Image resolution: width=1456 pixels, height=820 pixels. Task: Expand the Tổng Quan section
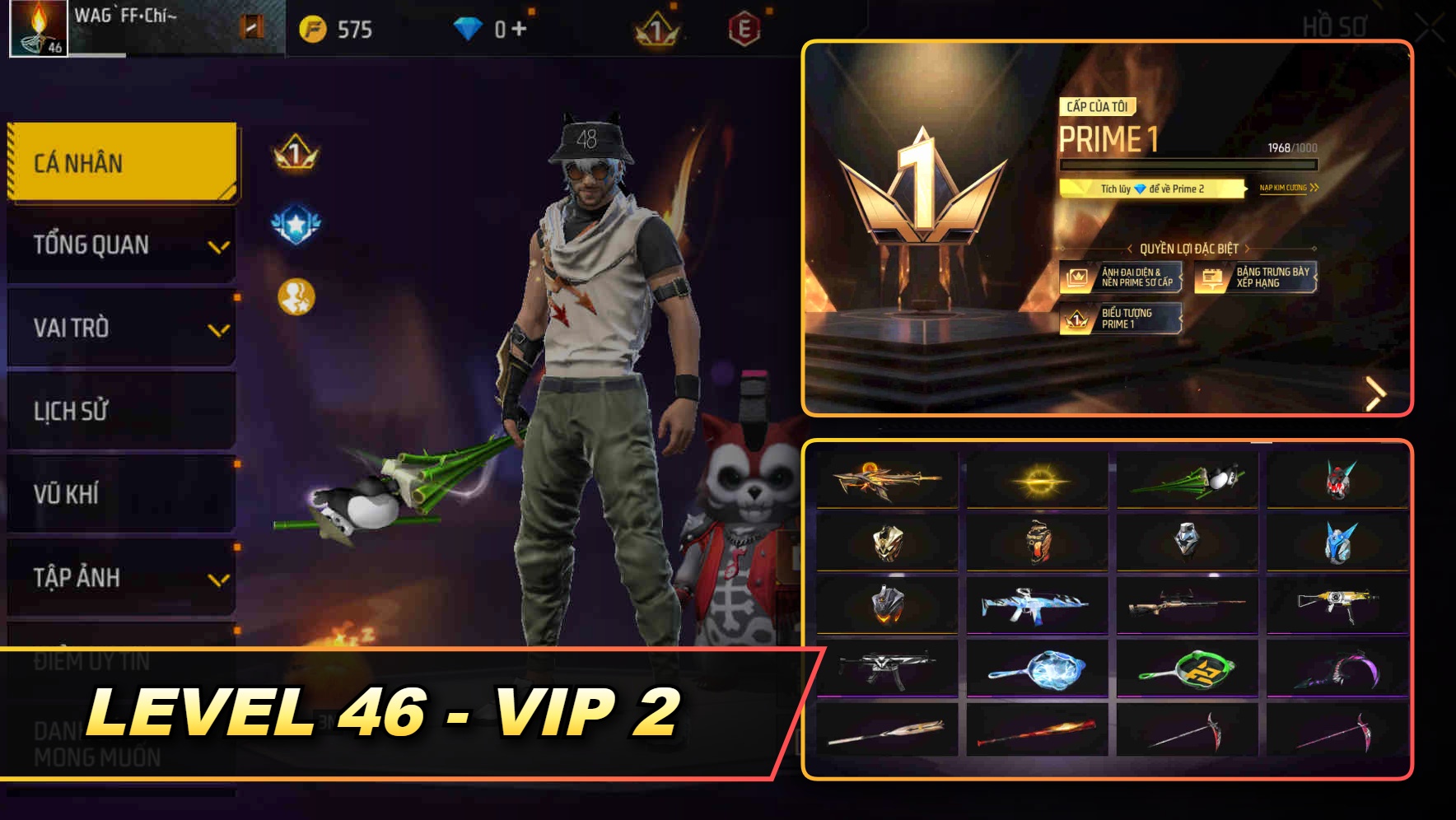pos(120,245)
